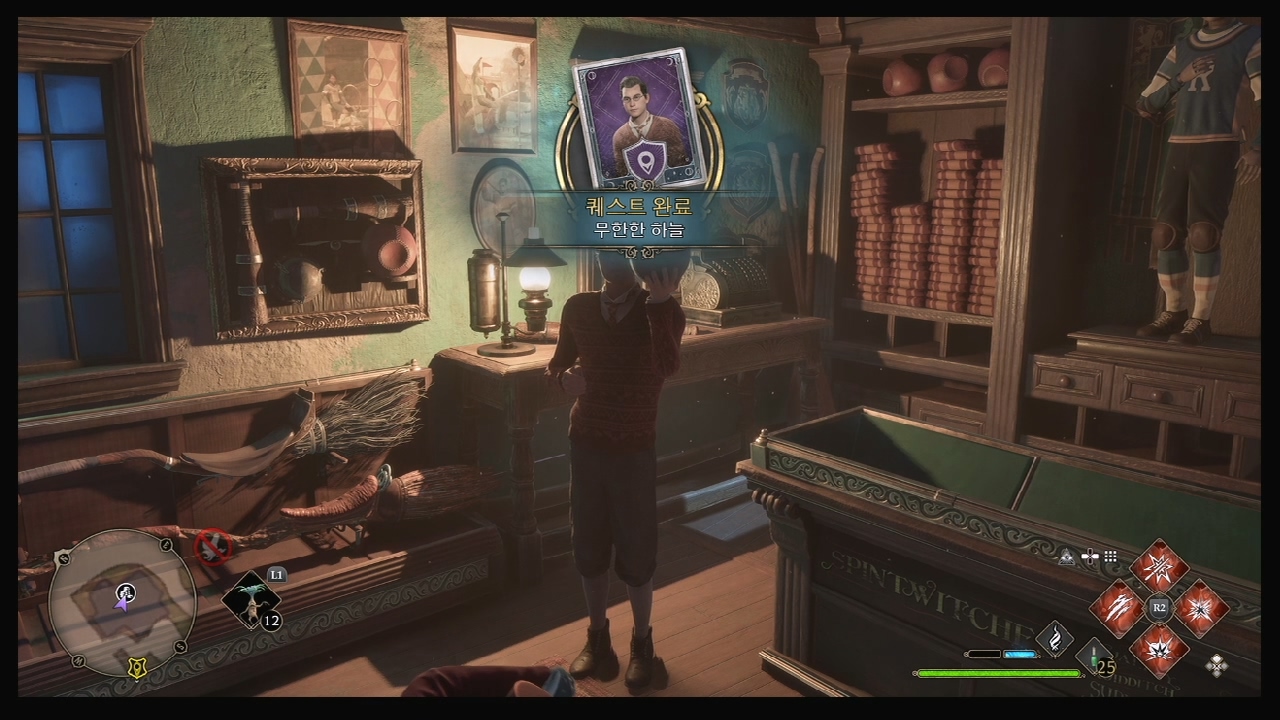Image resolution: width=1280 pixels, height=720 pixels.
Task: Click the Revelio eye triangle icon
Action: [x=1067, y=557]
